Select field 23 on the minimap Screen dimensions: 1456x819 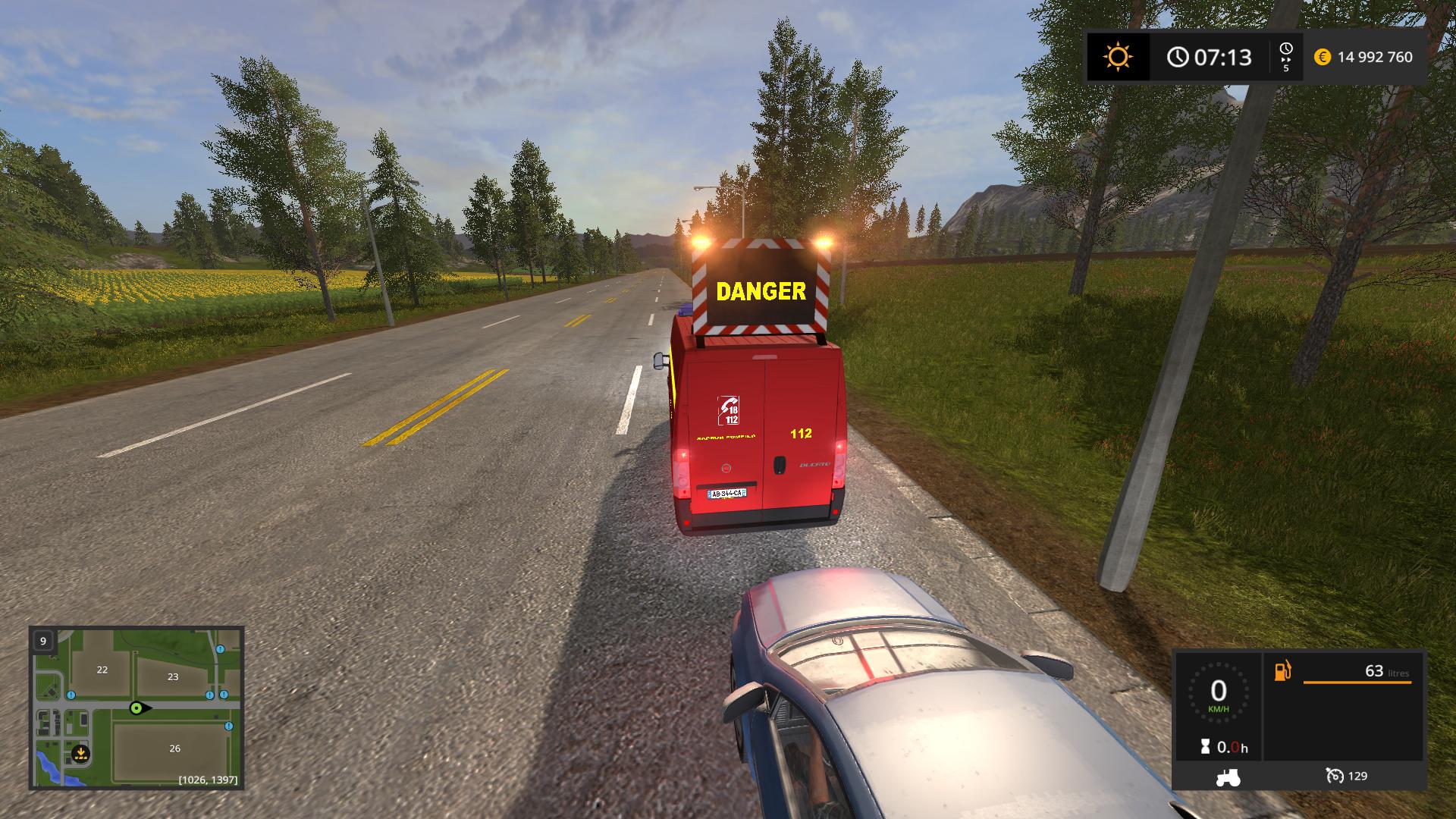tap(173, 676)
